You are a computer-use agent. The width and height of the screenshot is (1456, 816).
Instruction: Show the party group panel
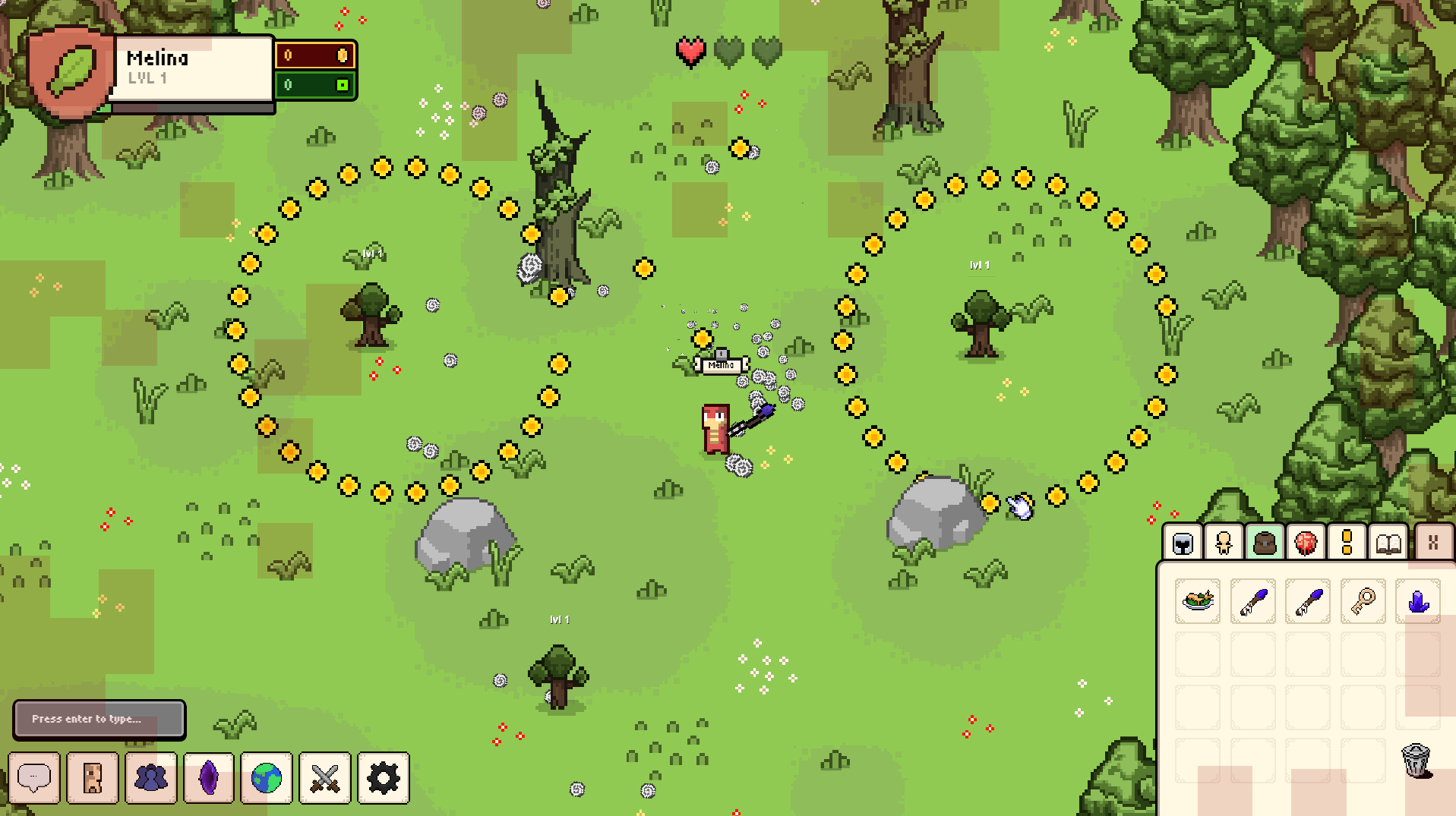click(151, 777)
